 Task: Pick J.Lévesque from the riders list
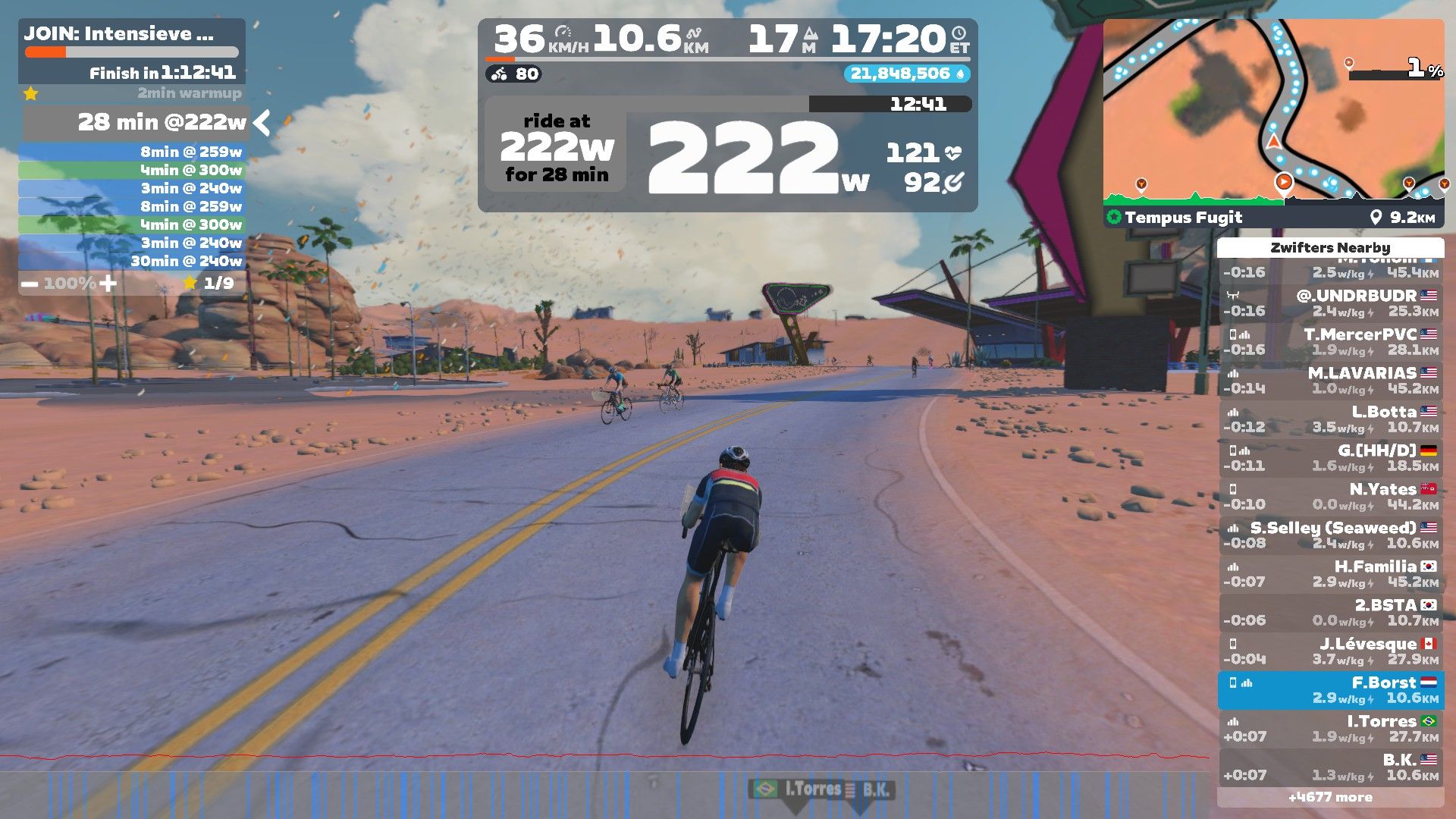point(1331,651)
